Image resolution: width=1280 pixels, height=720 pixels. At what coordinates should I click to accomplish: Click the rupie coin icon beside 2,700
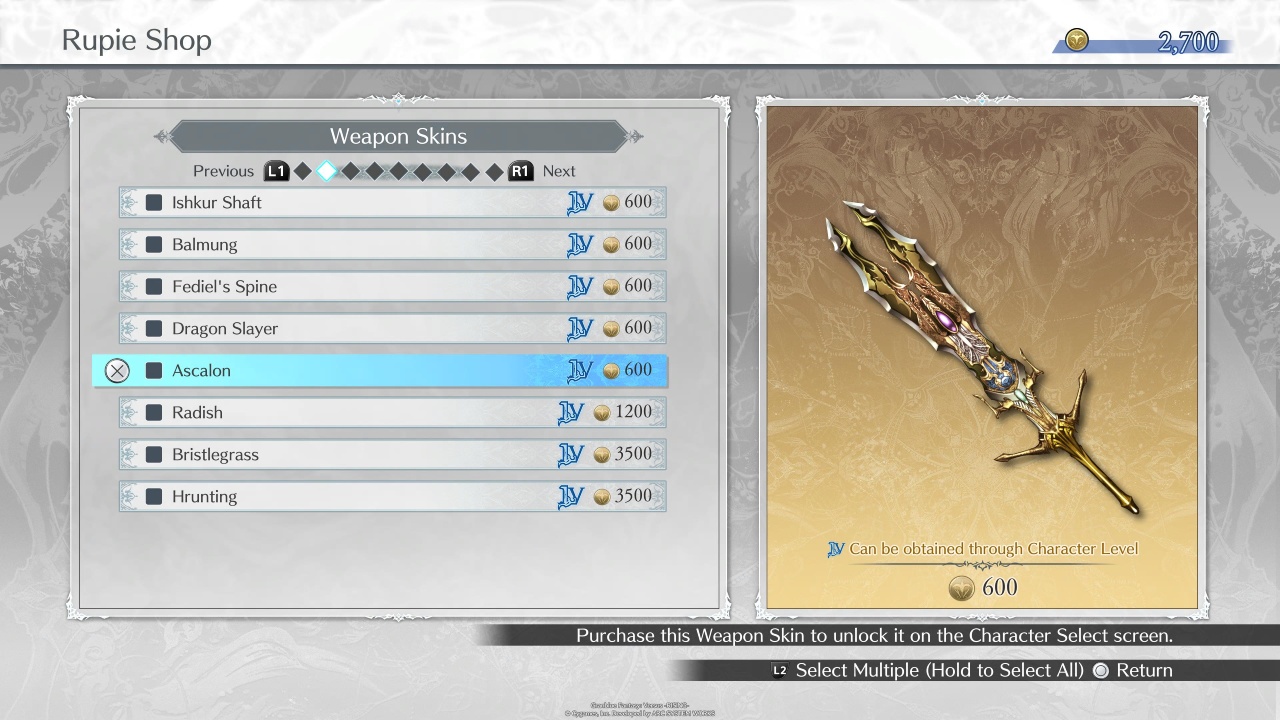click(x=1077, y=41)
